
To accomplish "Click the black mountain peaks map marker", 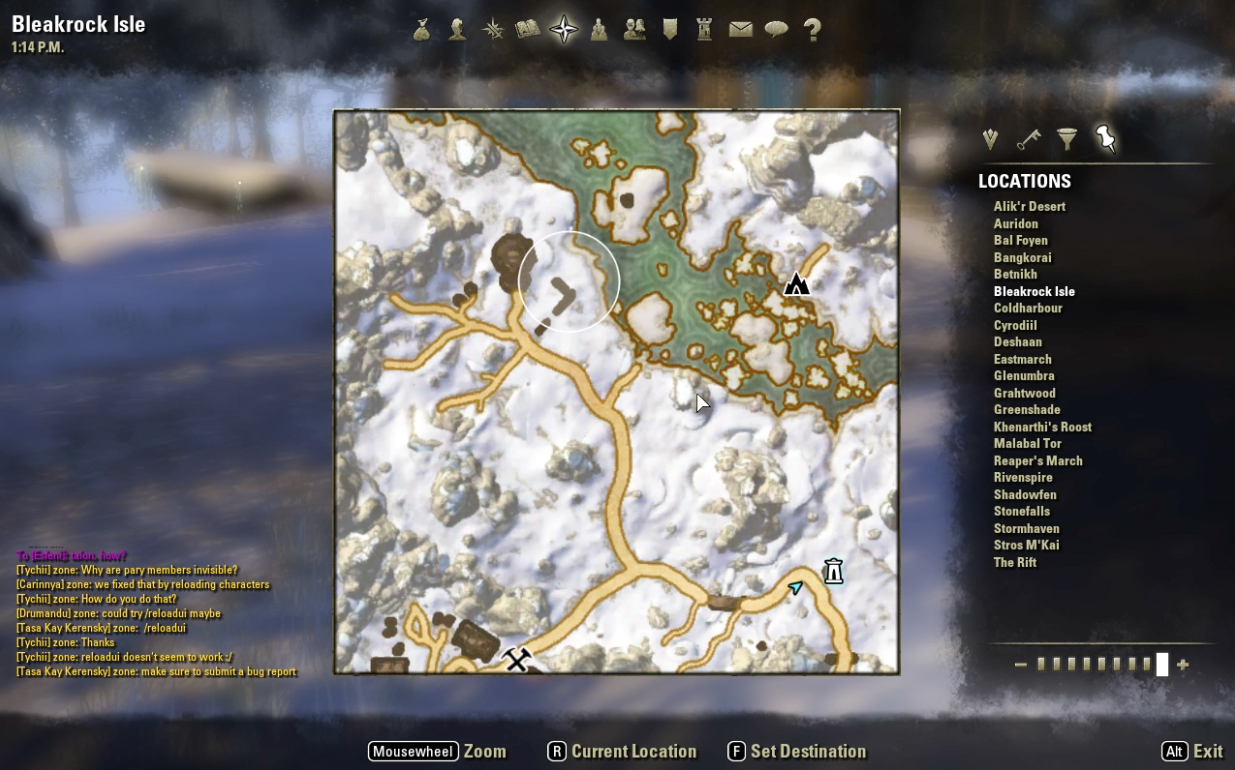I will (x=796, y=285).
